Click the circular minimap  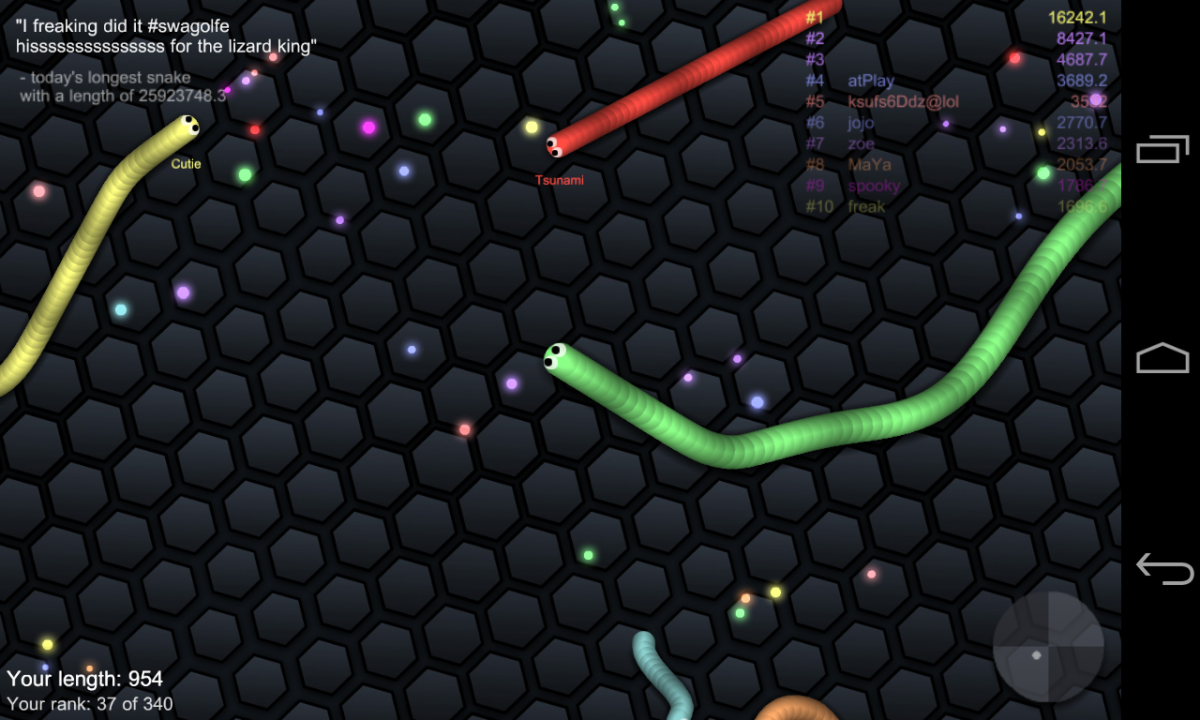click(1048, 647)
